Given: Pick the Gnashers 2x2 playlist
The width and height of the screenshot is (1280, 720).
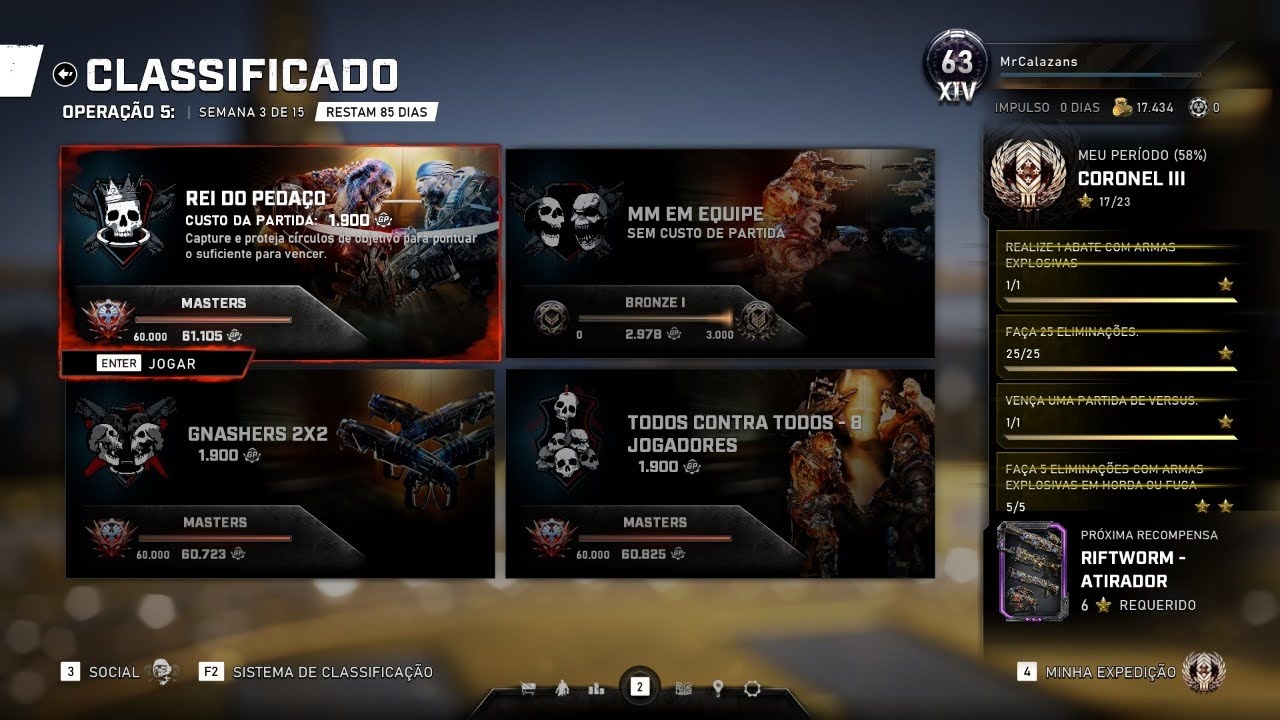Looking at the screenshot, I should (280, 472).
